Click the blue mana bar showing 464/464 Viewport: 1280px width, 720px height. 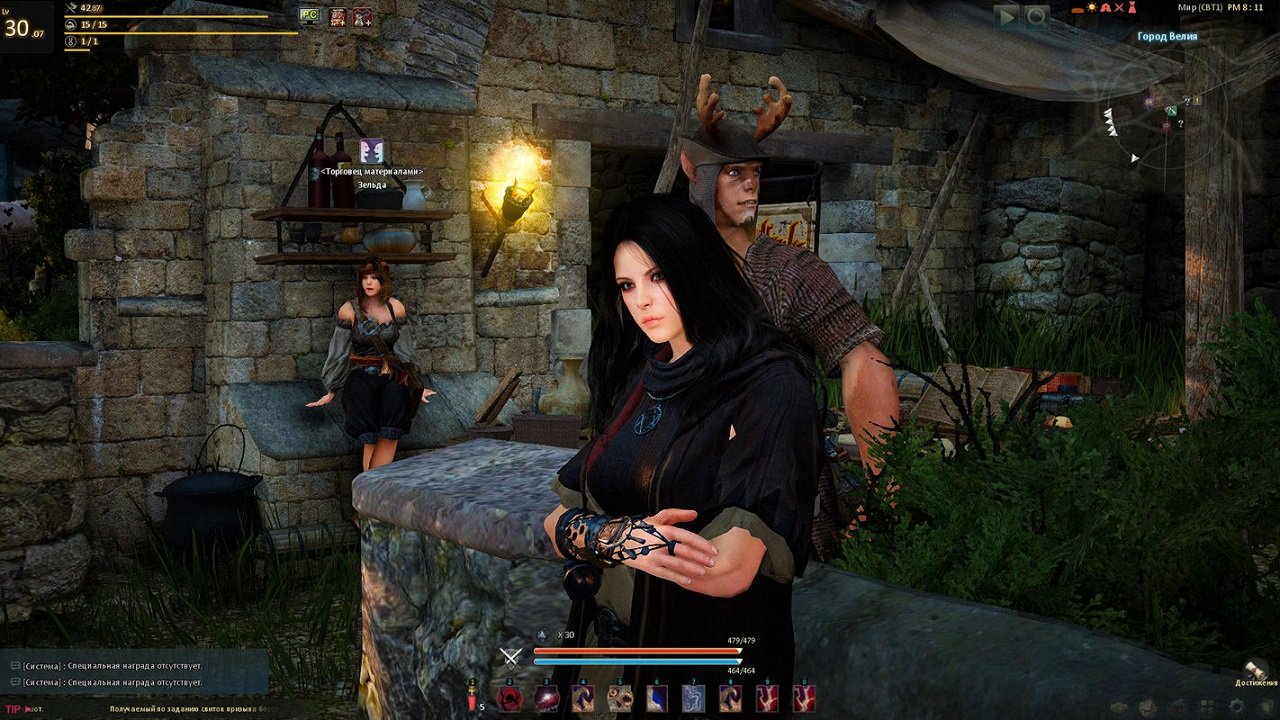point(638,660)
